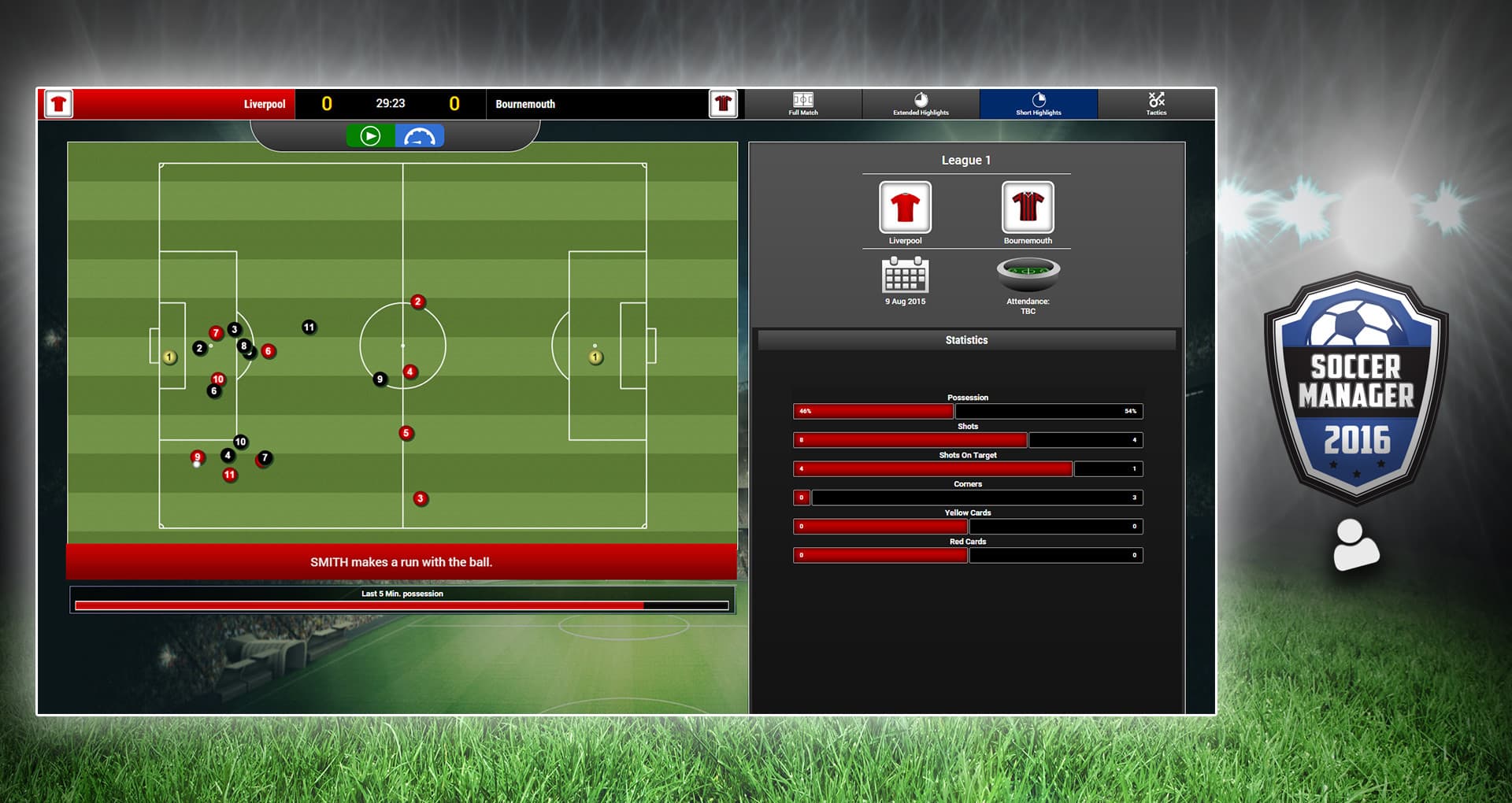
Task: Click the Bournemouth striped shirt on the scoreboard
Action: point(722,103)
